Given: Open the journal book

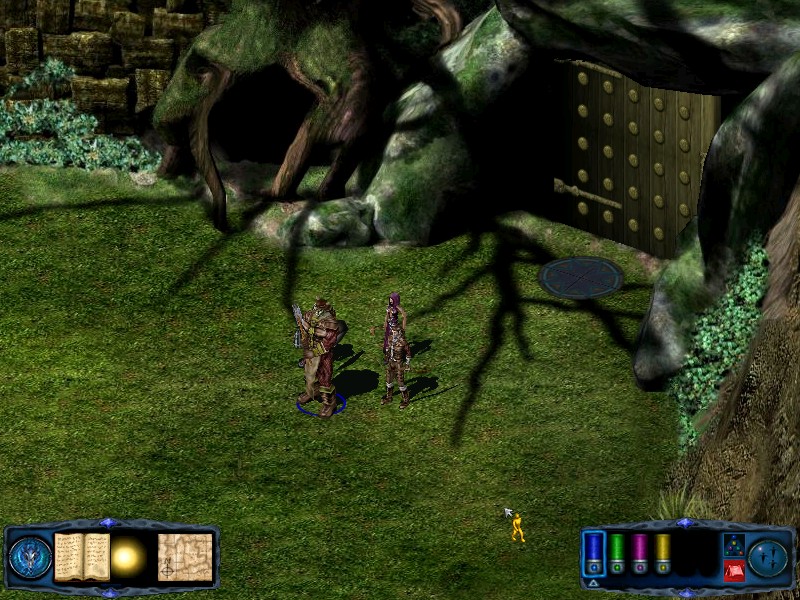Looking at the screenshot, I should point(81,556).
